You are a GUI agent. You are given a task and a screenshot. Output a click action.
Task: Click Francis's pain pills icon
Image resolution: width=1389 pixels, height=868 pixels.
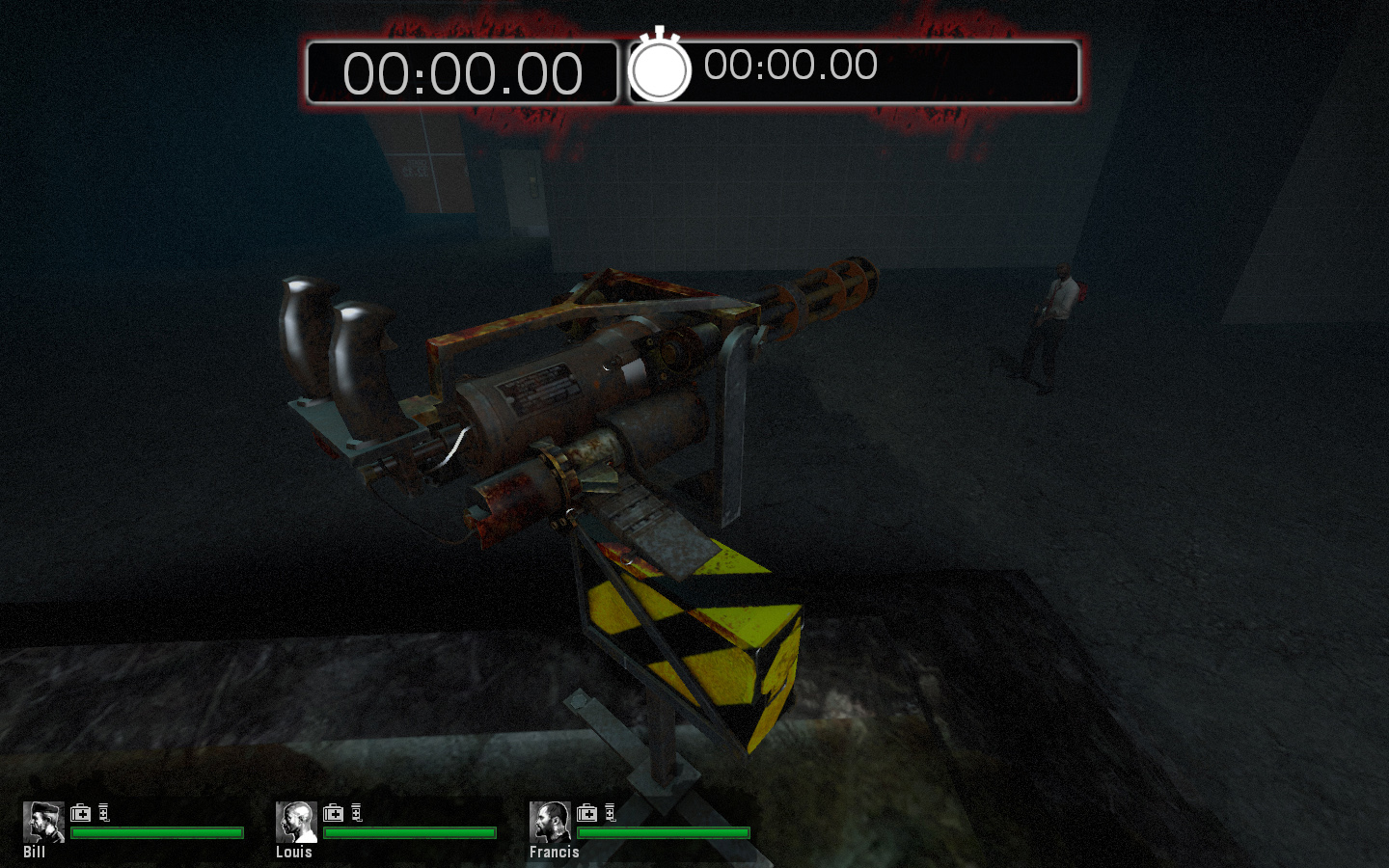click(612, 813)
